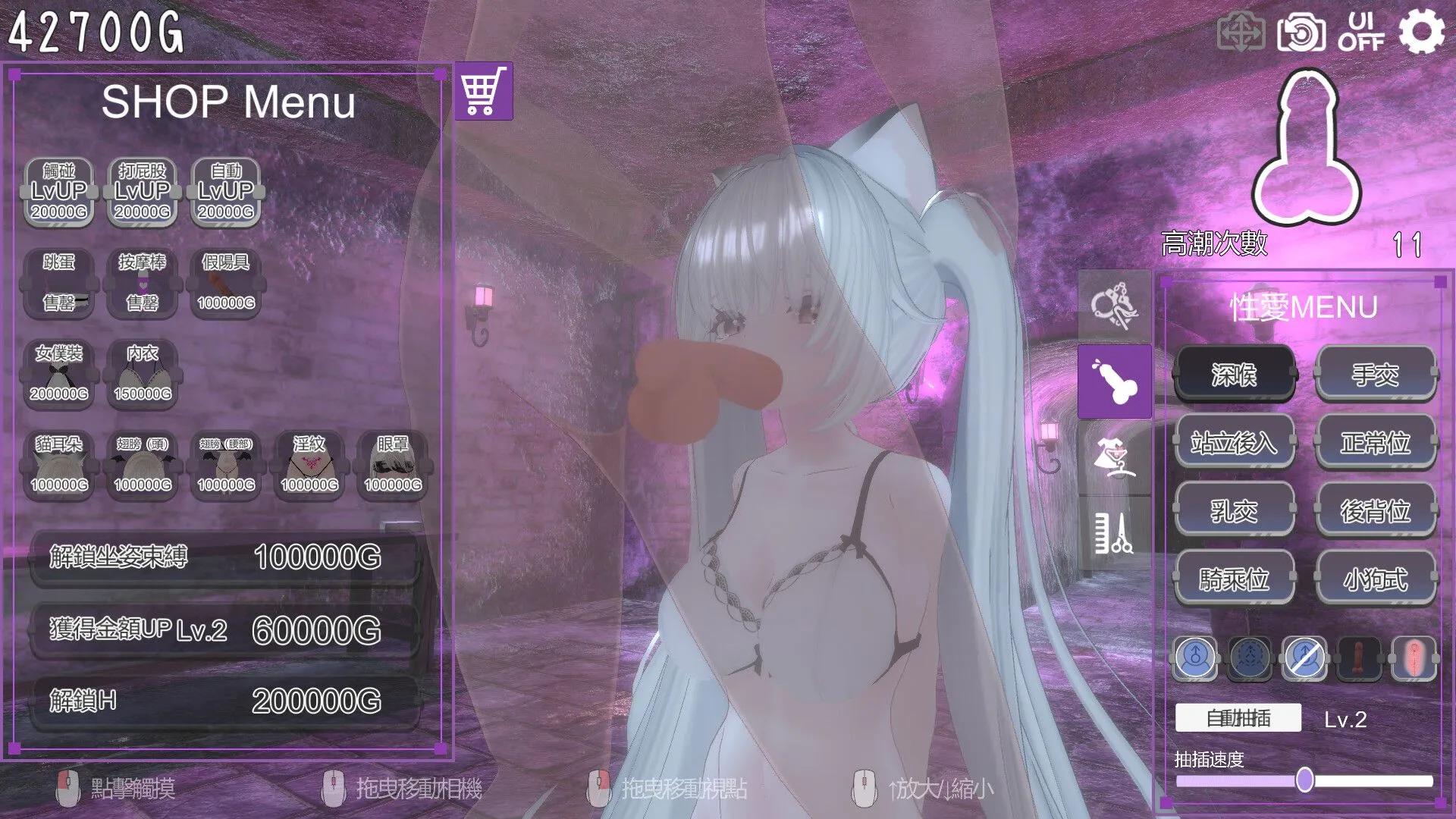The image size is (1456, 819).
Task: Click the camera screenshot icon
Action: [1301, 33]
